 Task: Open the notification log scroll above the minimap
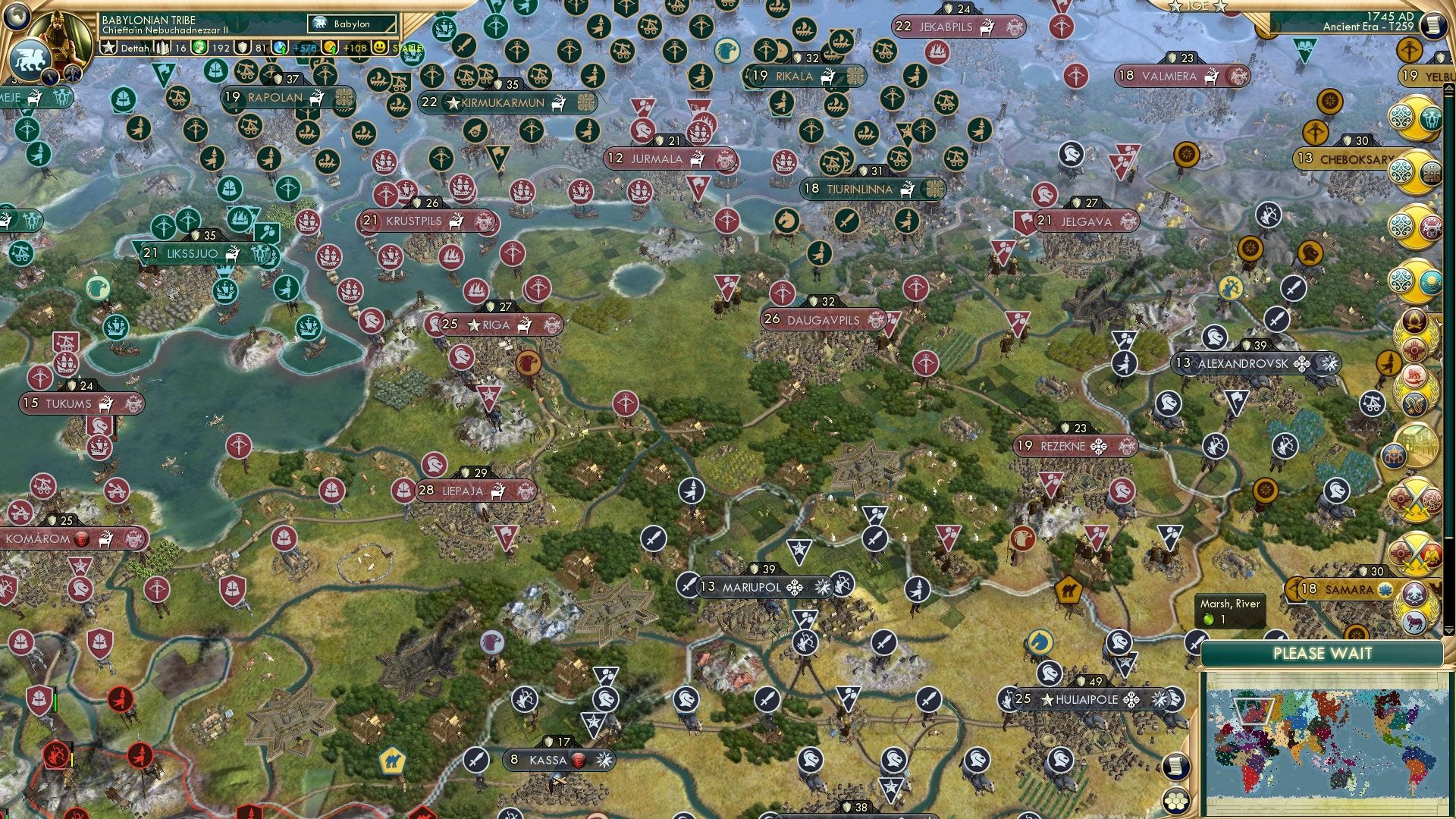[x=1177, y=765]
